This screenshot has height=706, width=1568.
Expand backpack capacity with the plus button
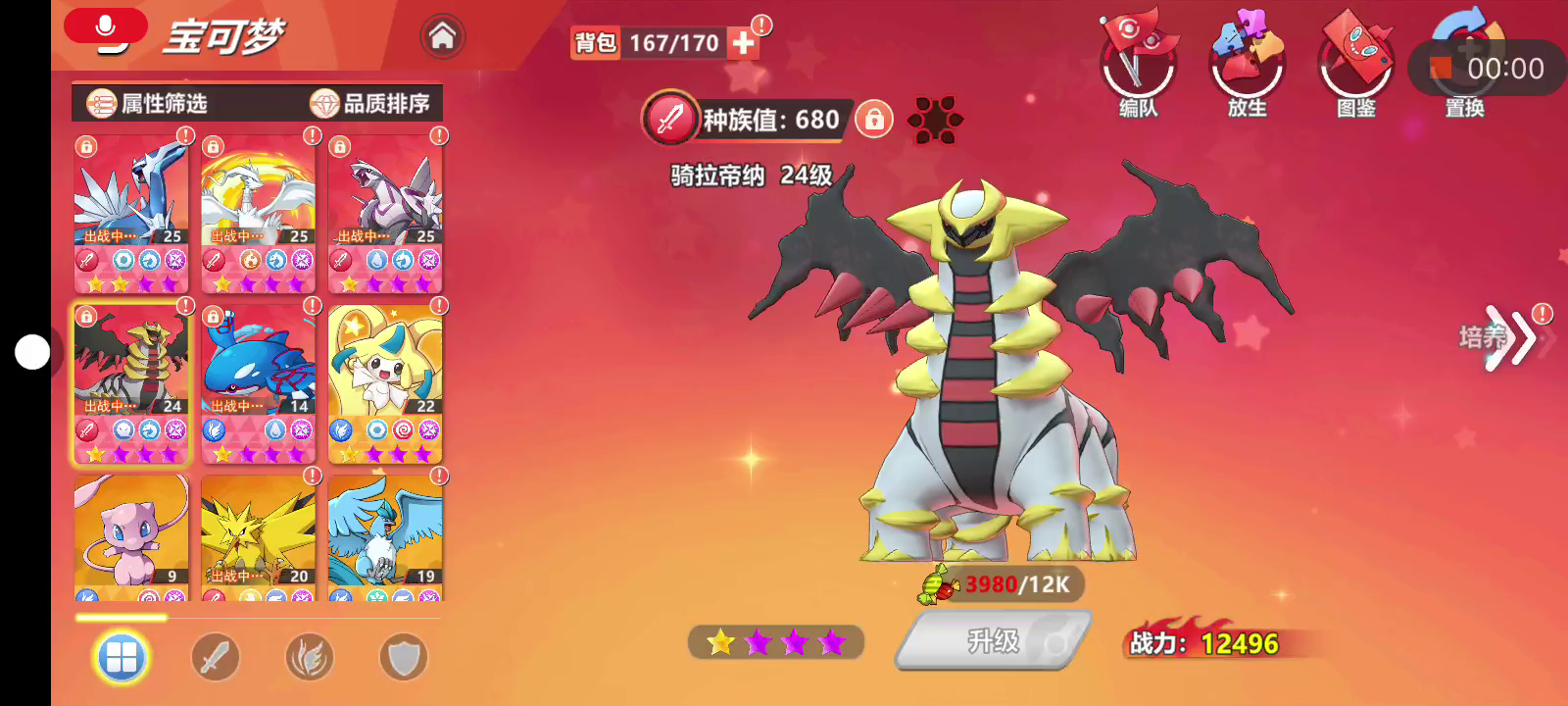pos(744,43)
